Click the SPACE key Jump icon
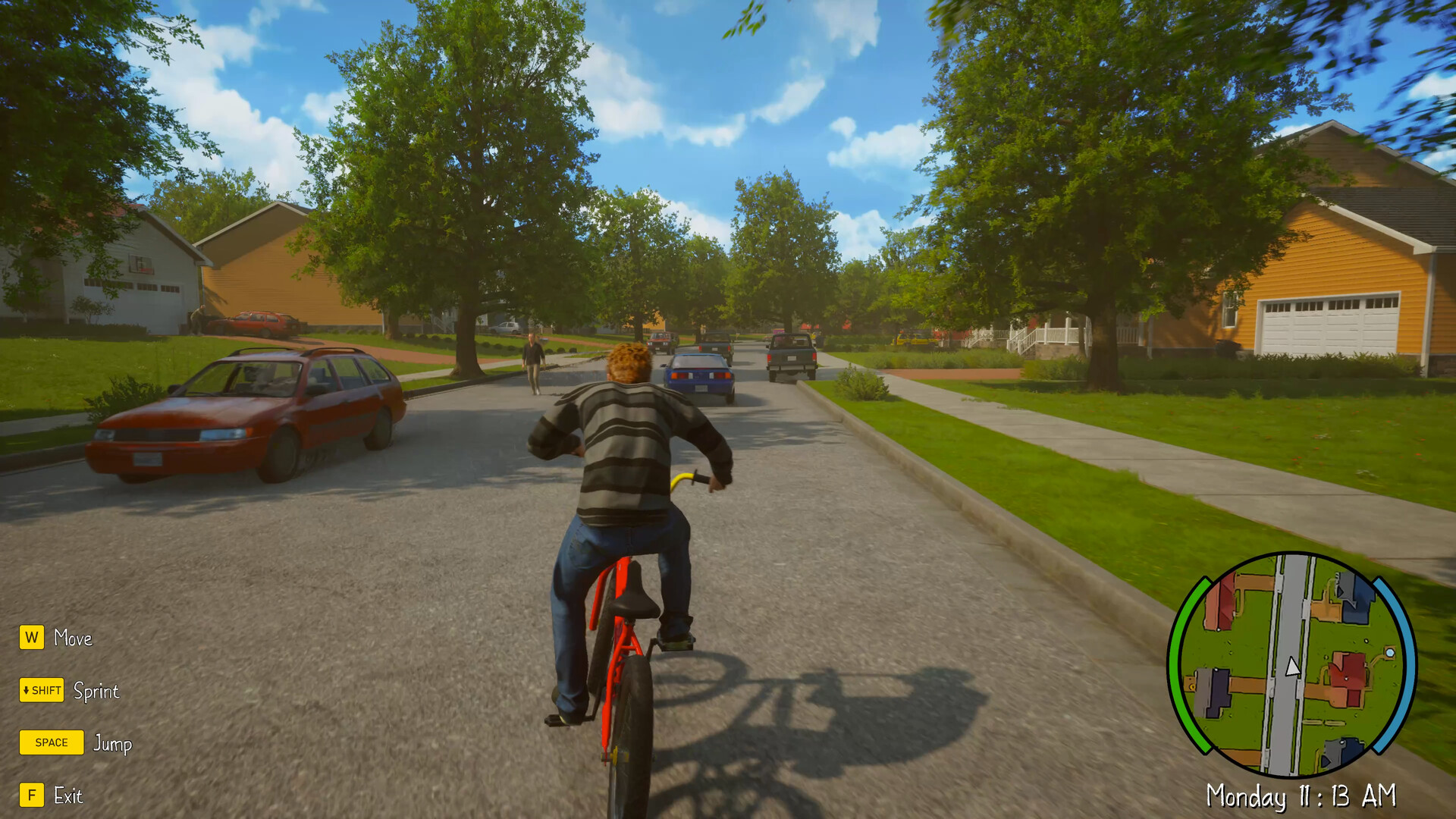1456x819 pixels. tap(51, 742)
